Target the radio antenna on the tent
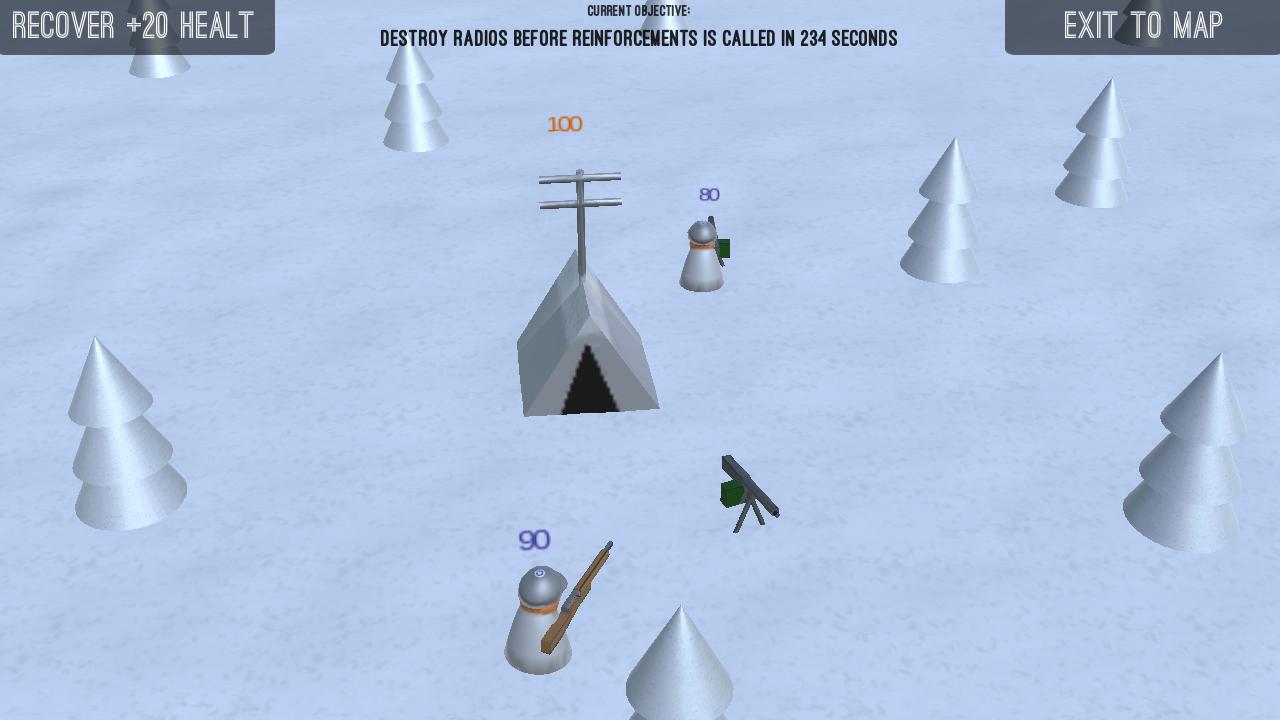Screen dimensions: 1280x720 [x=580, y=200]
